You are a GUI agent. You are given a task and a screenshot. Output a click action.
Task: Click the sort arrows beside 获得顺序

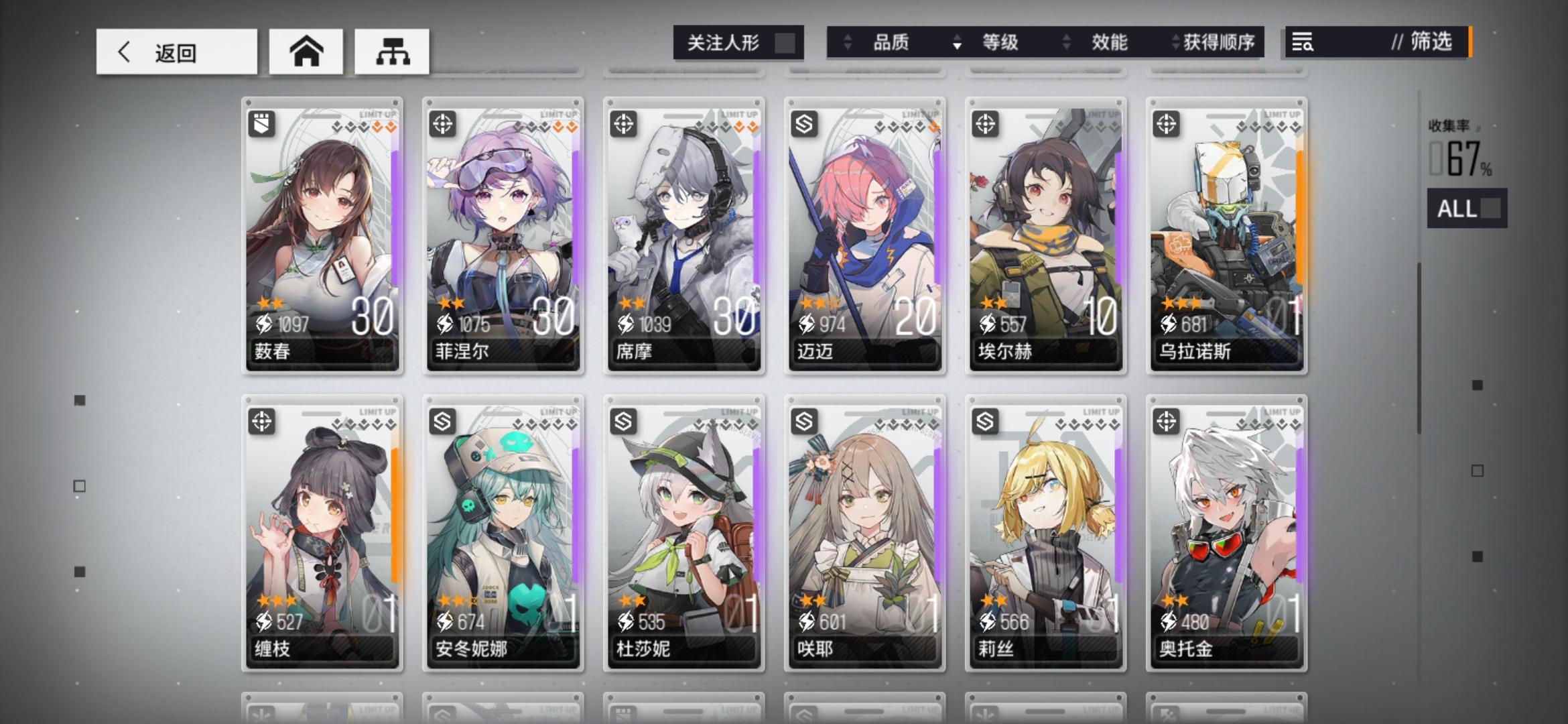[x=1175, y=42]
